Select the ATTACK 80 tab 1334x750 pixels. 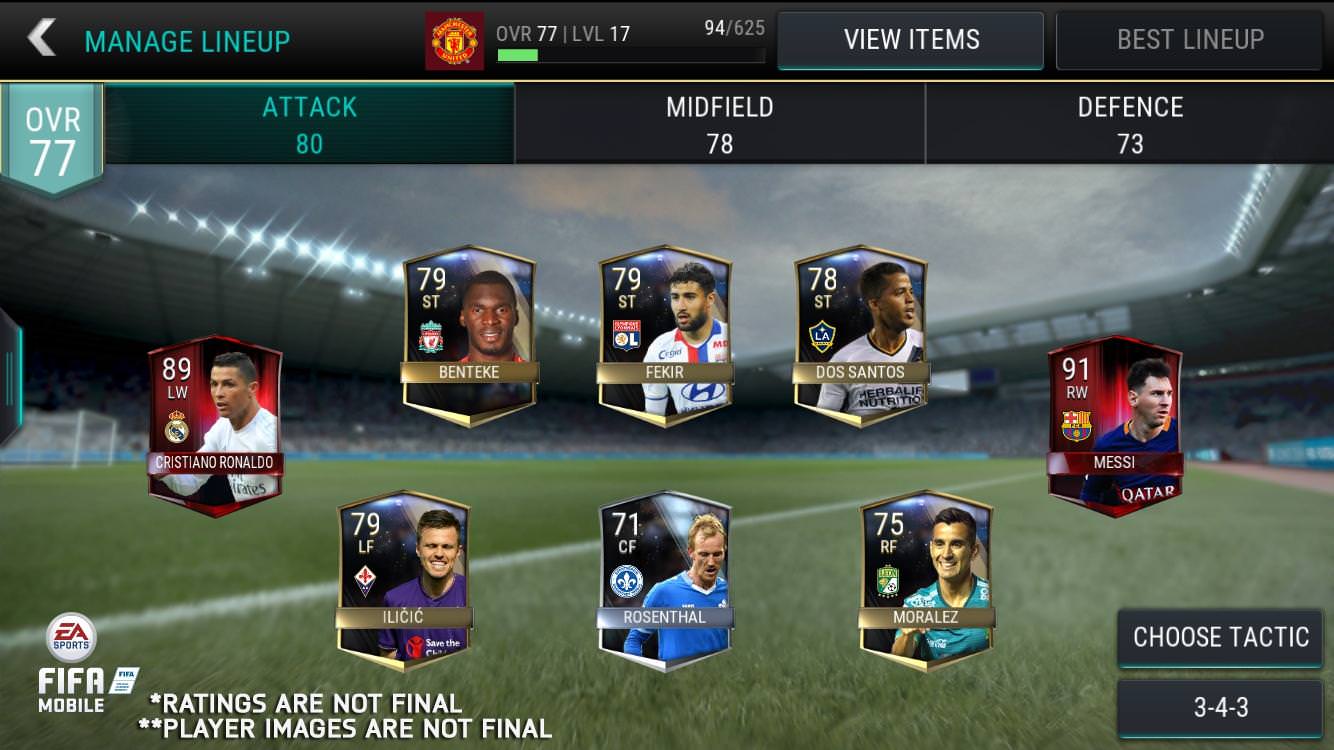[309, 123]
